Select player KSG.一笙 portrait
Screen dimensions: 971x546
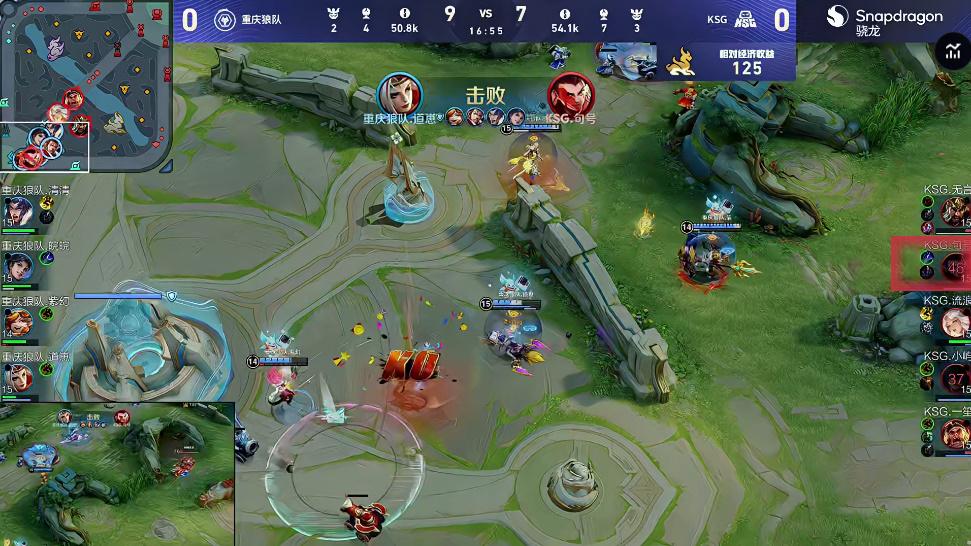click(x=953, y=433)
